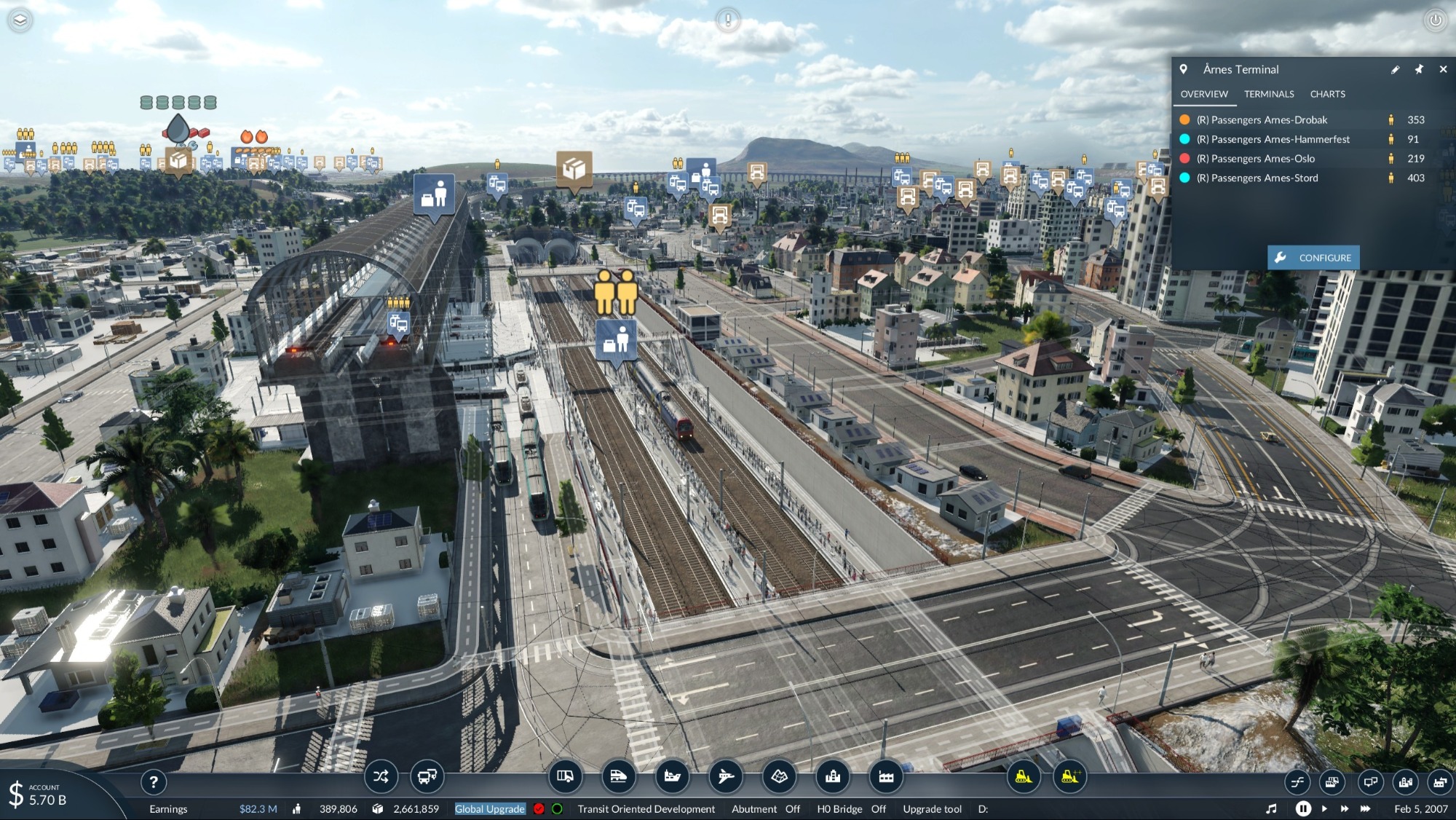Select the Passengers Arnes-Drobak line row
The height and width of the screenshot is (820, 1456).
pos(1262,120)
